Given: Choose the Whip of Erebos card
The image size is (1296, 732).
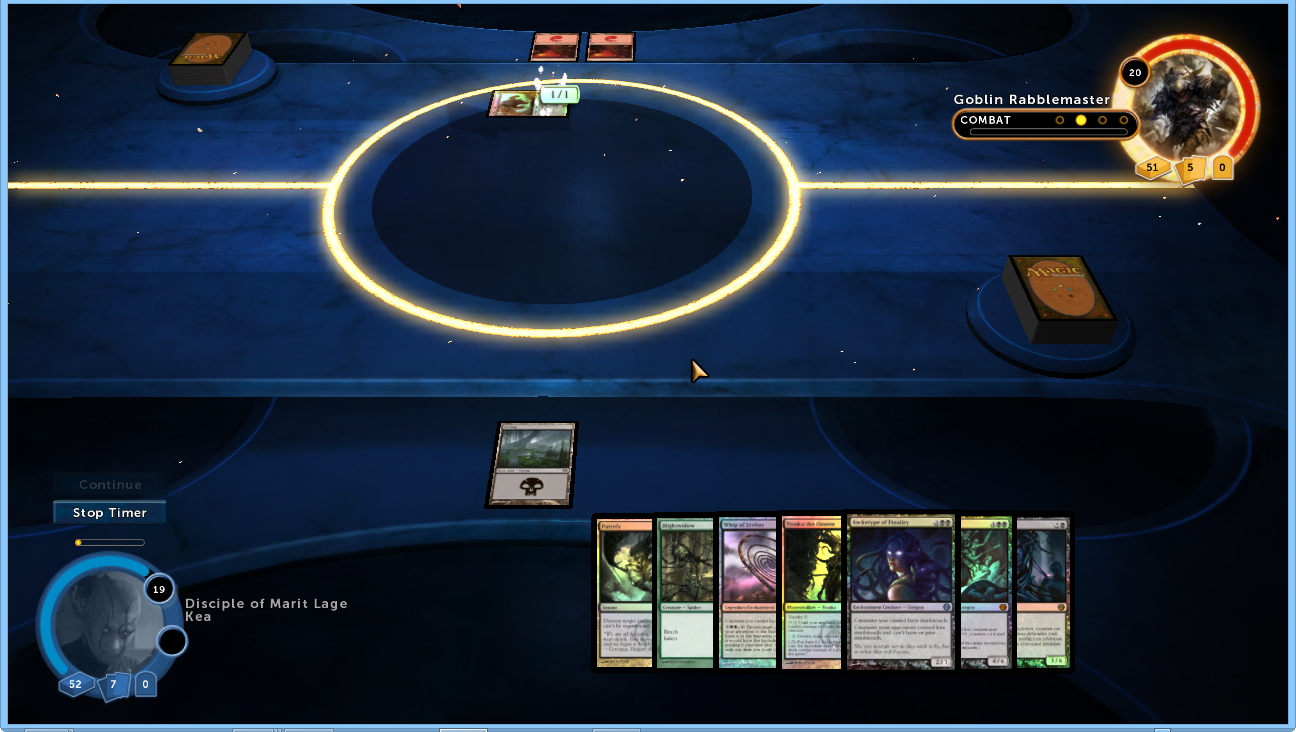Looking at the screenshot, I should pyautogui.click(x=748, y=592).
